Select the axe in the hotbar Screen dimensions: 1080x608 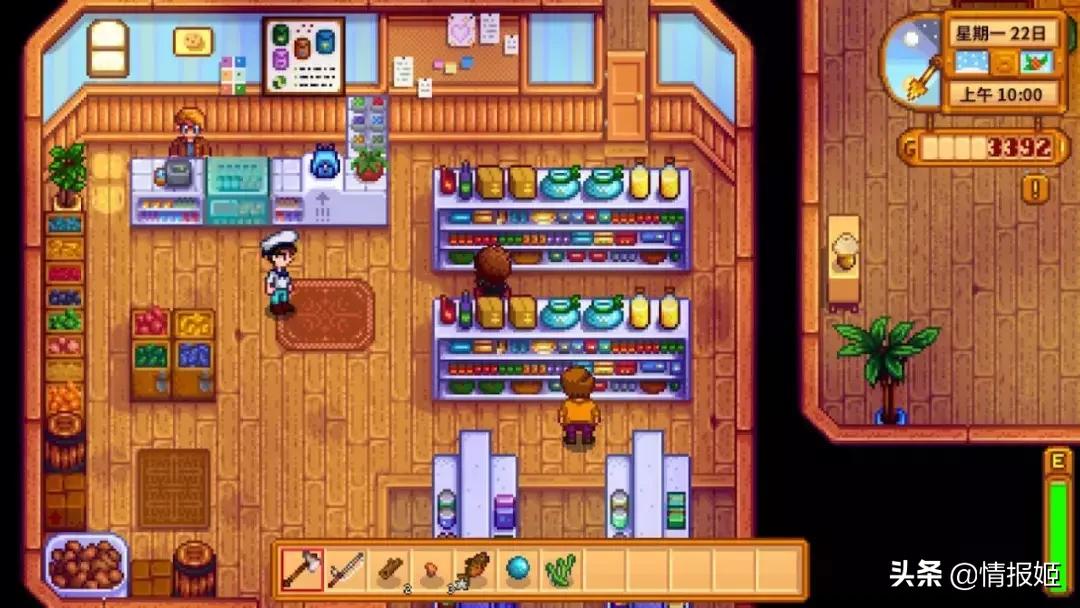301,570
